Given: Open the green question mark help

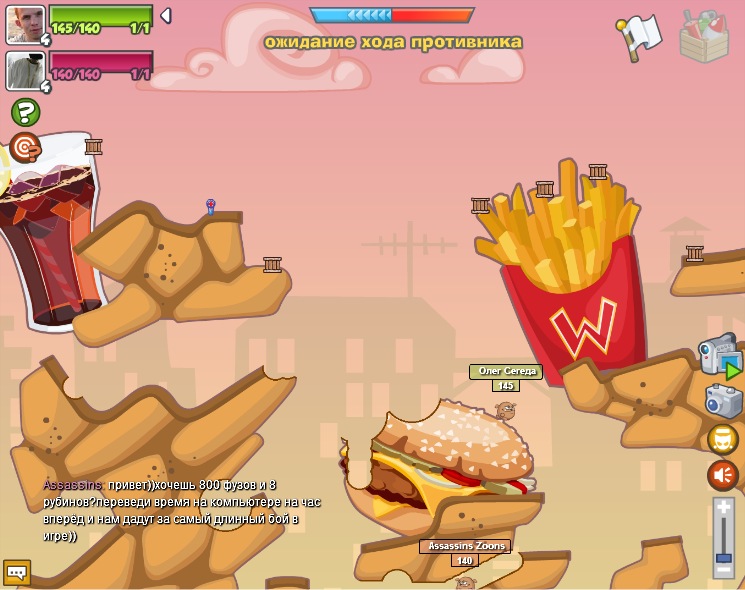Looking at the screenshot, I should point(25,112).
